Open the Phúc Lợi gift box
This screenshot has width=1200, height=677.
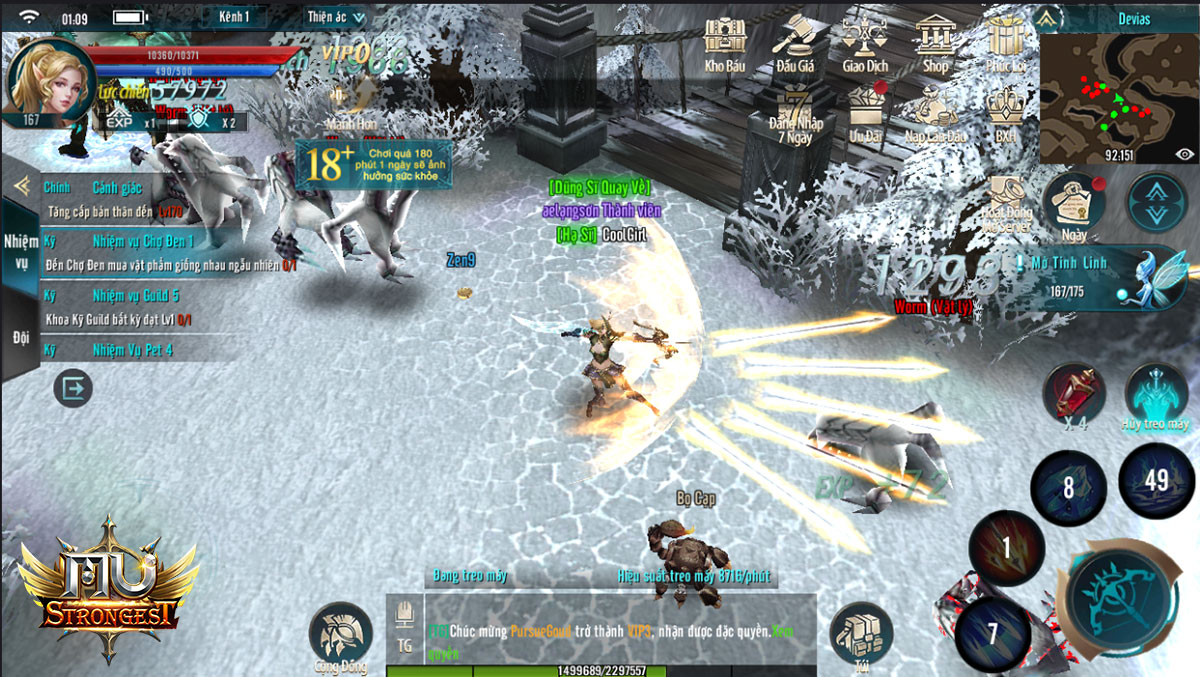click(x=1005, y=43)
